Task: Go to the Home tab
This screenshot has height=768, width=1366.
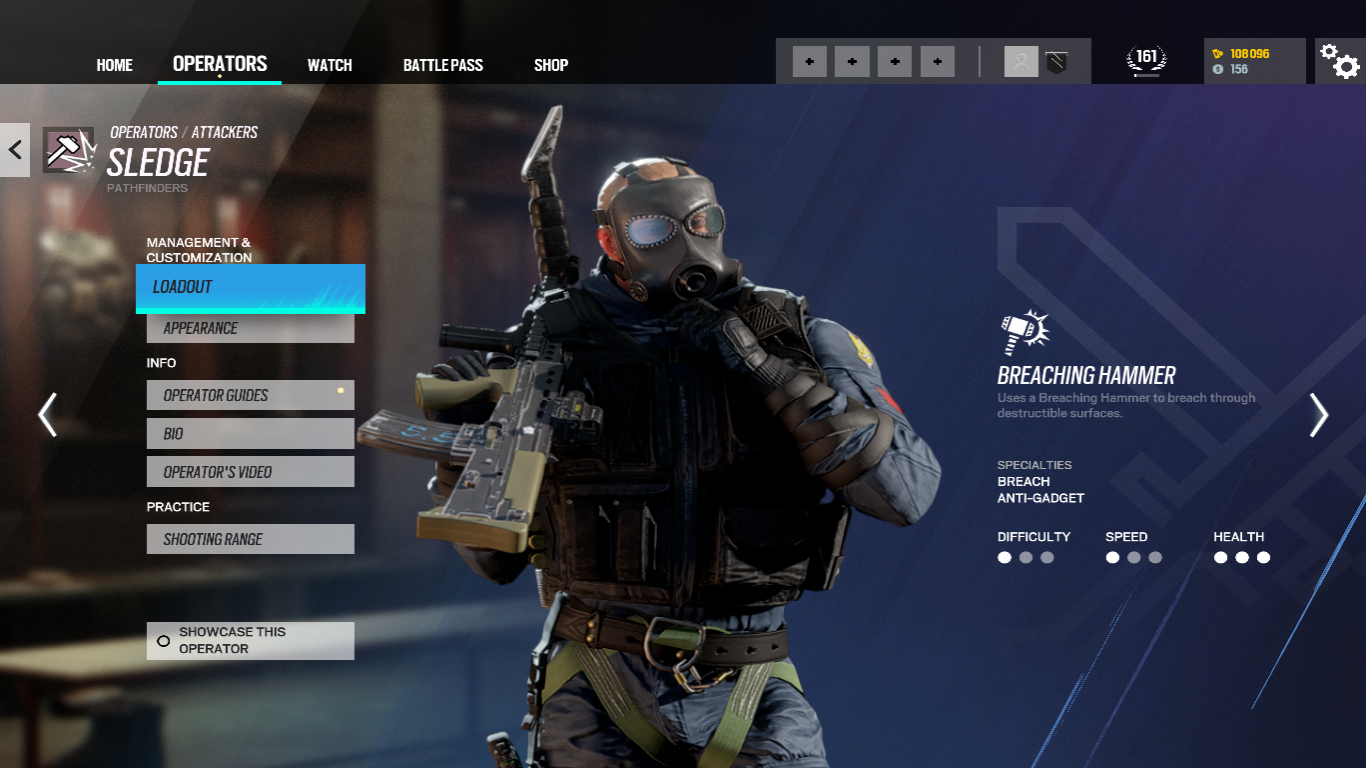Action: 114,65
